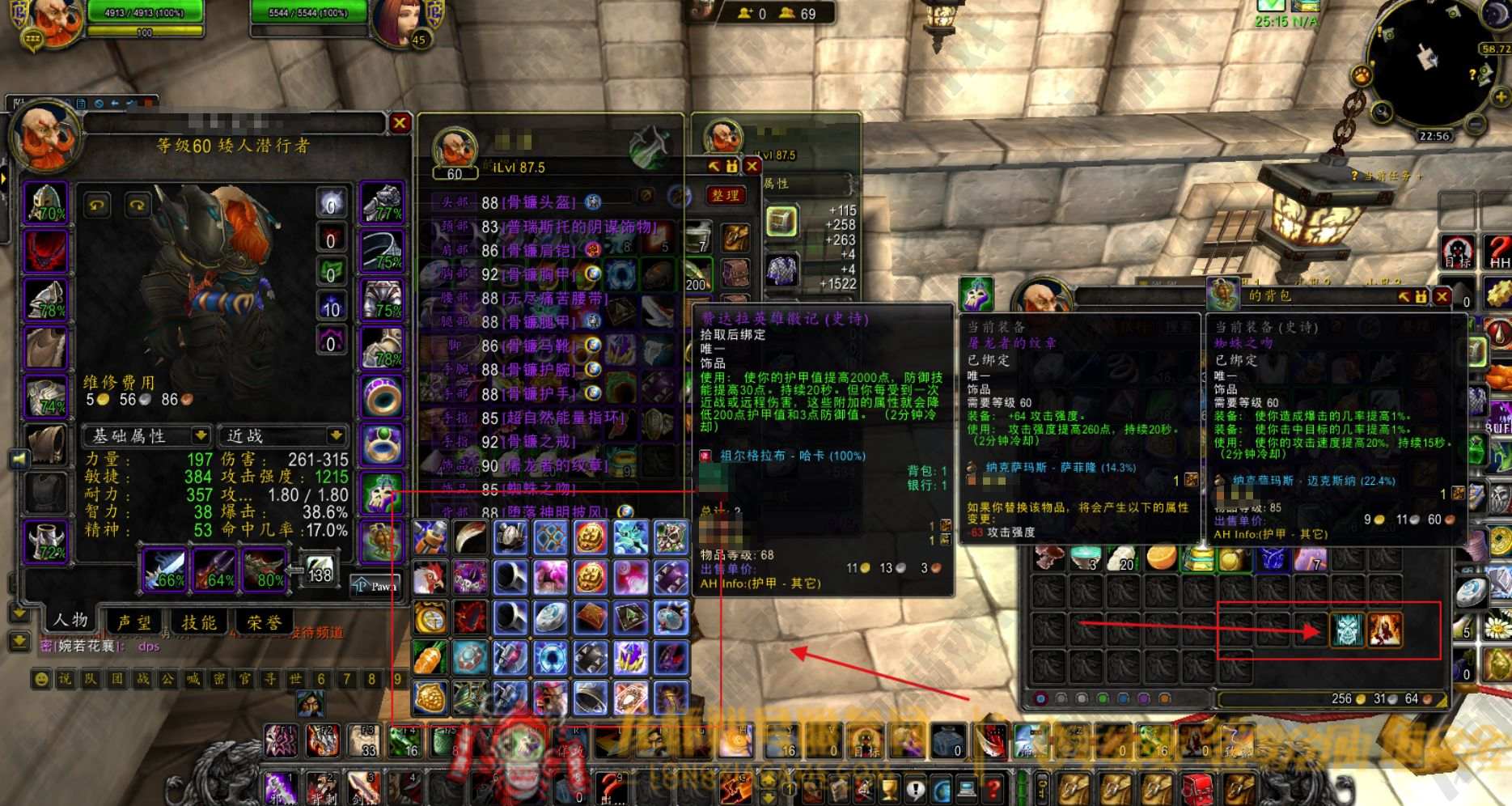Select the main-hand sword slot showing 66%

click(165, 570)
